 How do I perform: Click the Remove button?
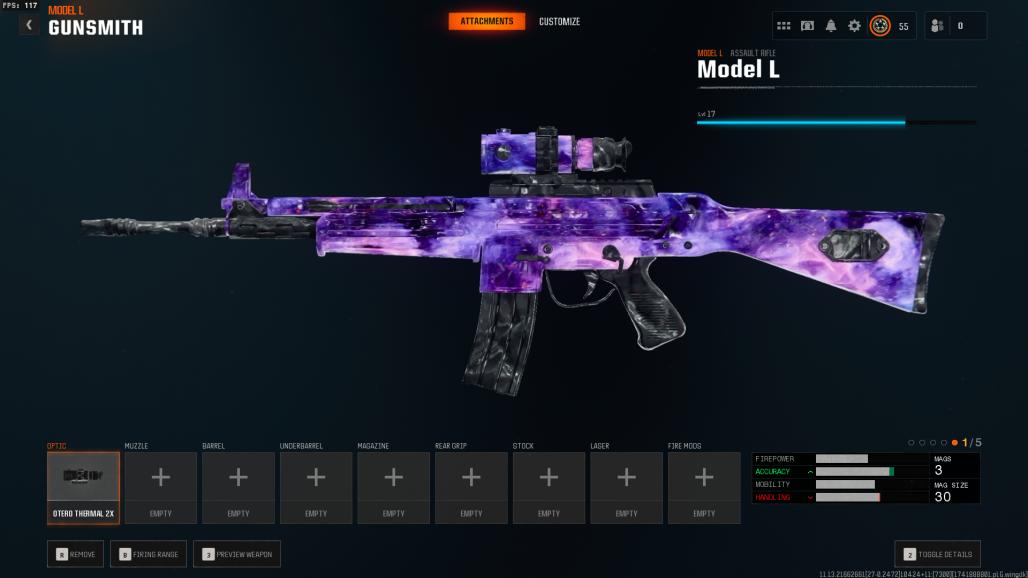tap(75, 554)
